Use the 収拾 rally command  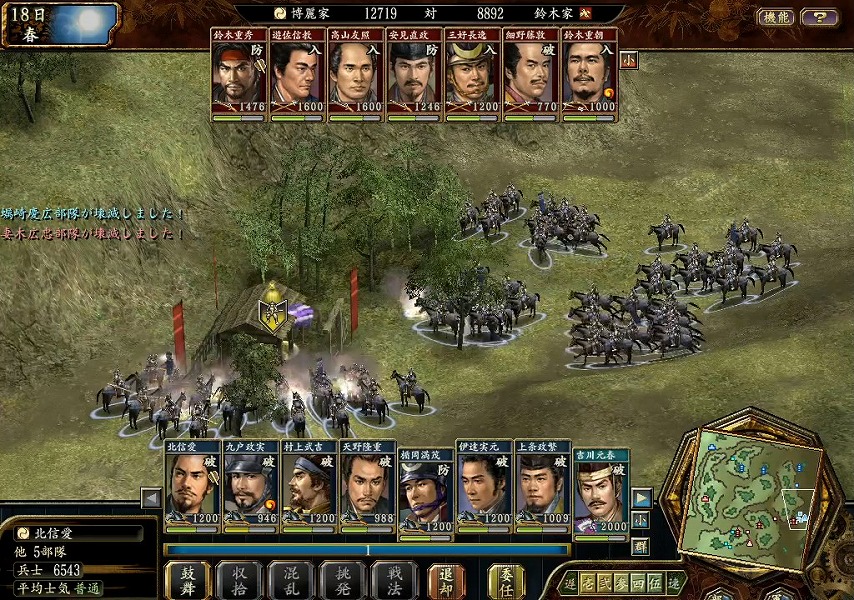pyautogui.click(x=239, y=580)
